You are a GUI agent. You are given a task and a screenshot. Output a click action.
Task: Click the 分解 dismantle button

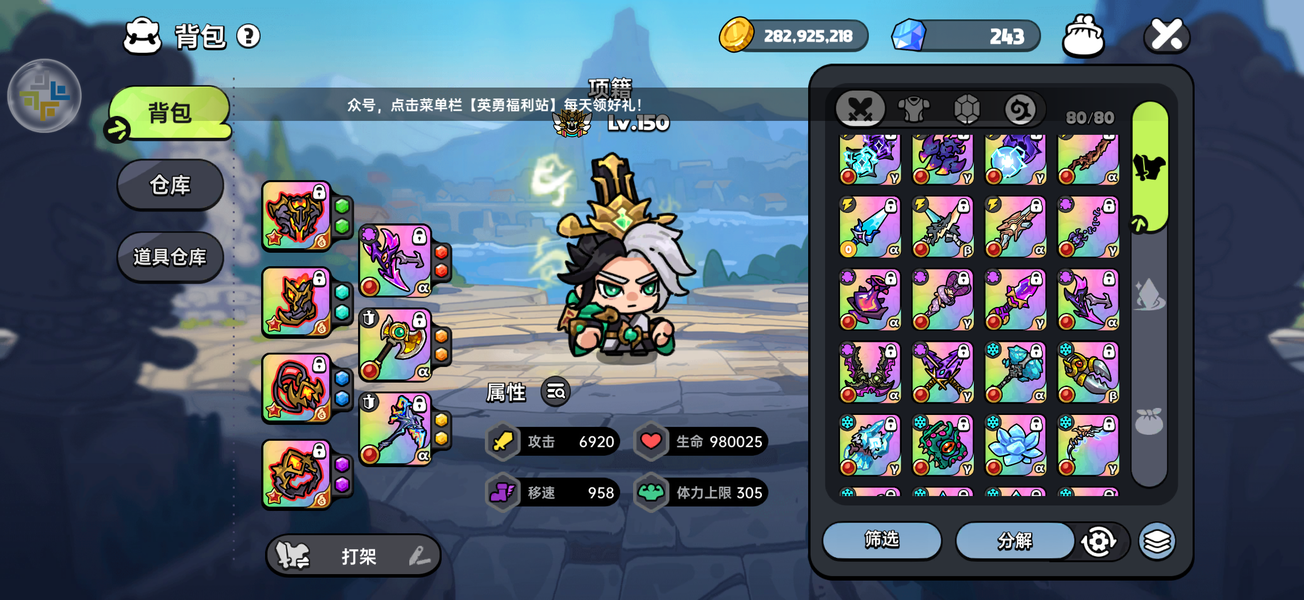tap(1014, 541)
